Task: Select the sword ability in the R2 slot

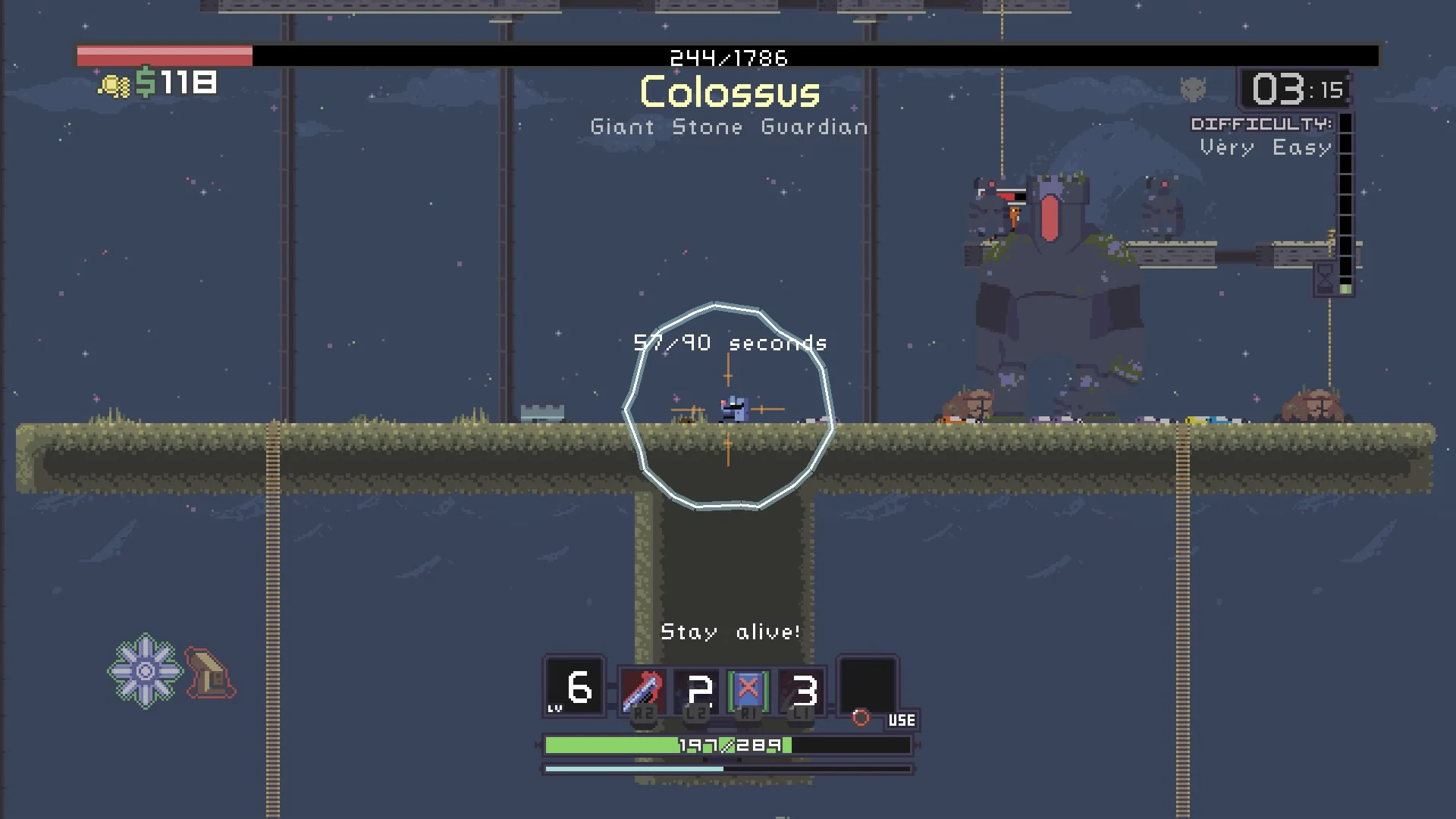Action: point(642,690)
